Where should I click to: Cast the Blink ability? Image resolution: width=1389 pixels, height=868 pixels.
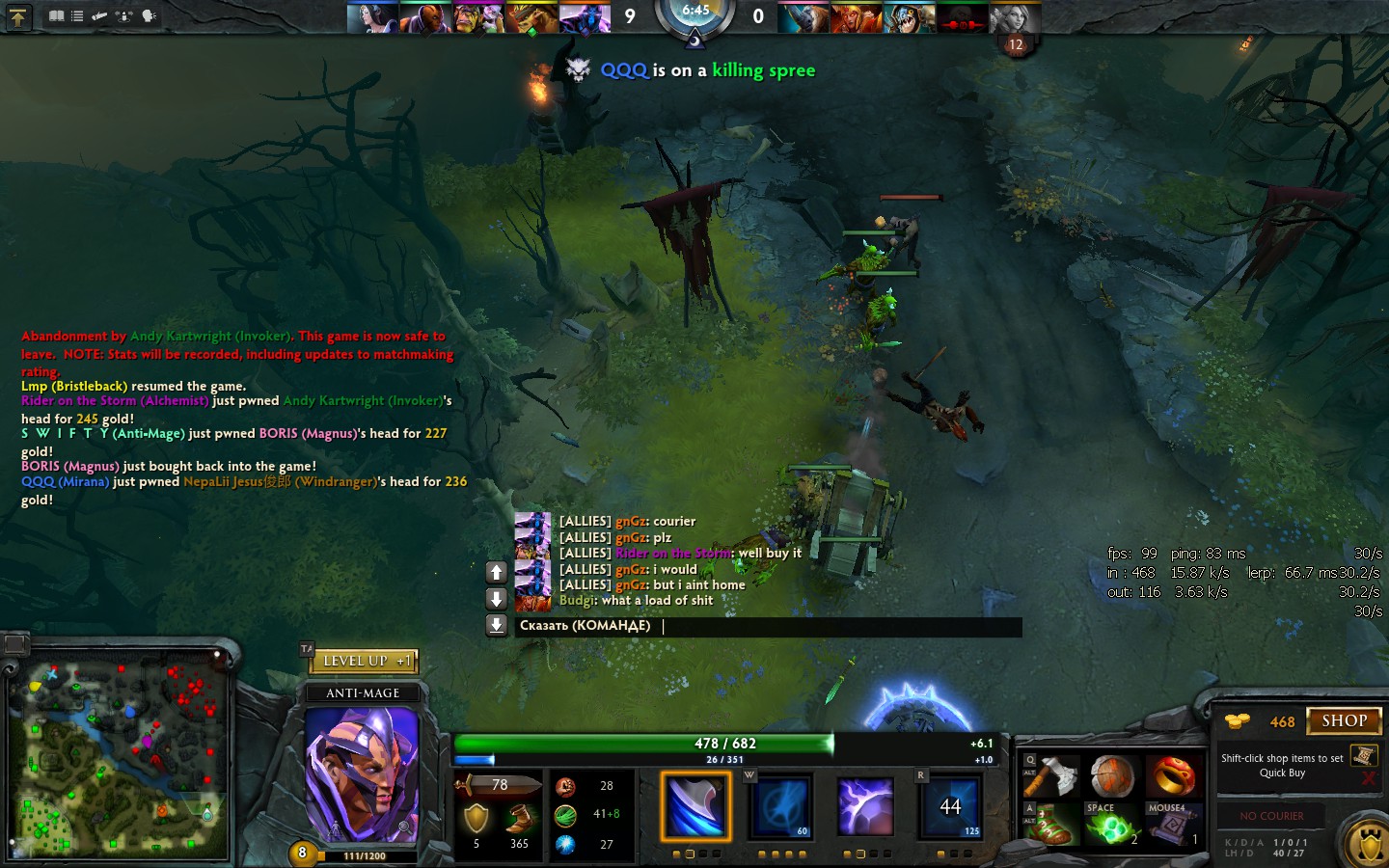[780, 805]
